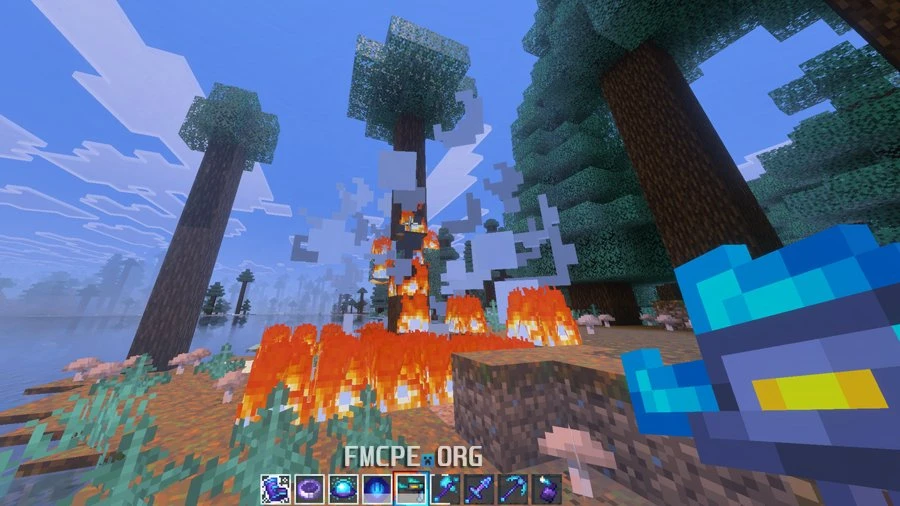Image resolution: width=900 pixels, height=506 pixels.
Task: Open the FMCPE.ORG watermark link
Action: pyautogui.click(x=413, y=457)
